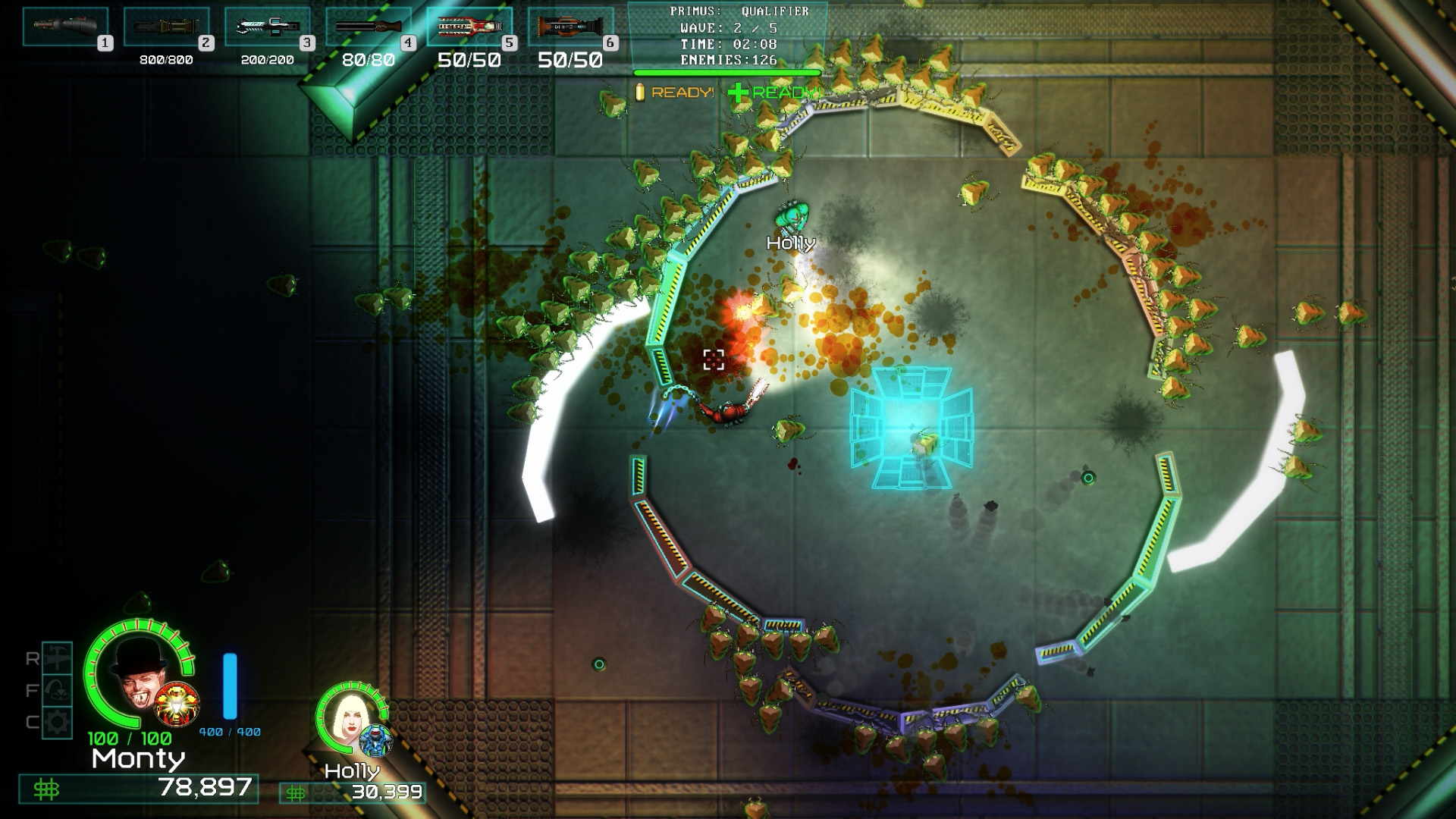Select weapon slot 1, the dark pistol
This screenshot has height=819, width=1456.
tap(65, 27)
